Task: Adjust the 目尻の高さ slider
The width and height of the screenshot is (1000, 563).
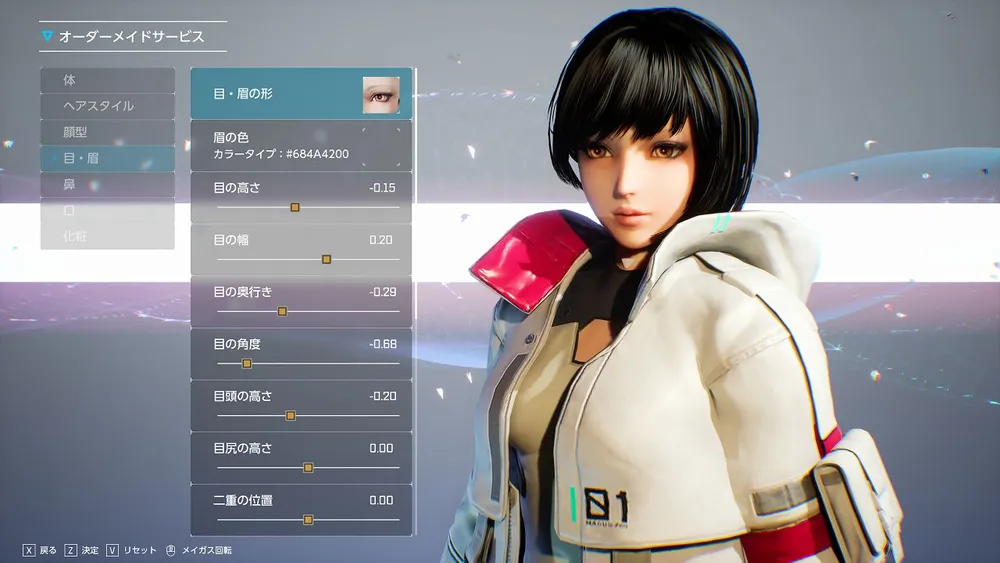Action: pos(308,467)
